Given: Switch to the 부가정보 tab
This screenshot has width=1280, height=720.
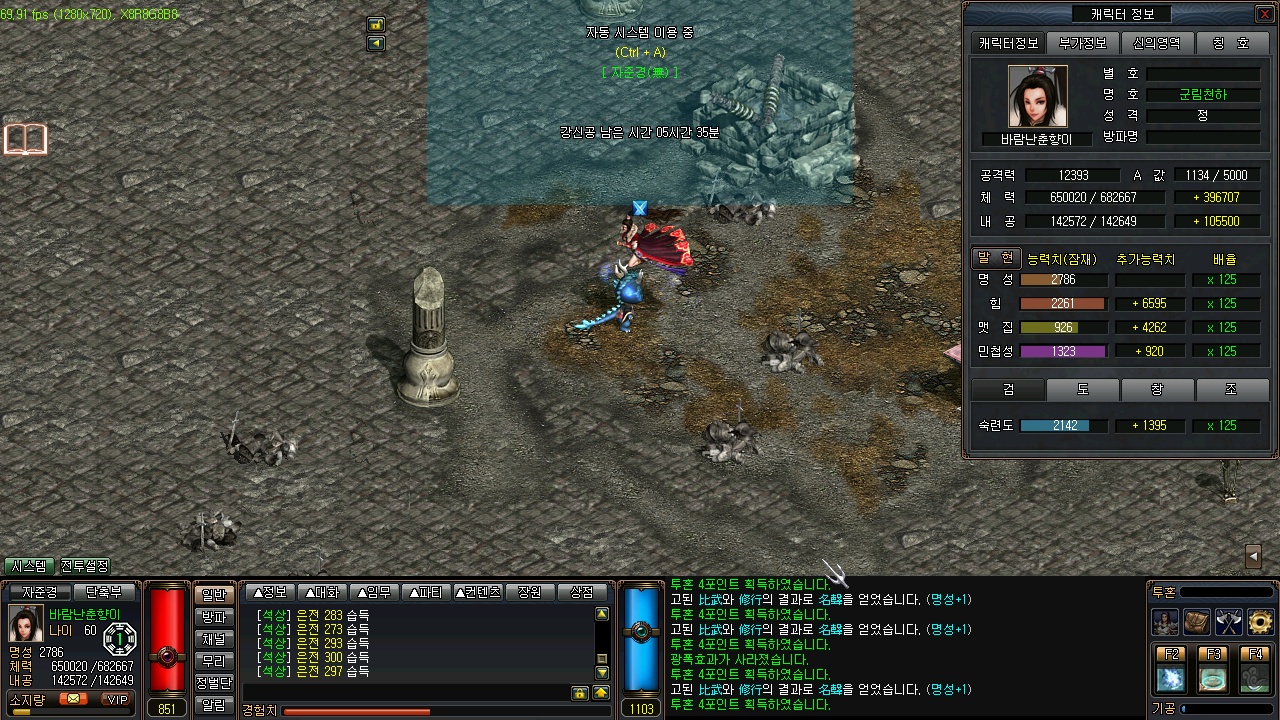Looking at the screenshot, I should (x=1083, y=43).
